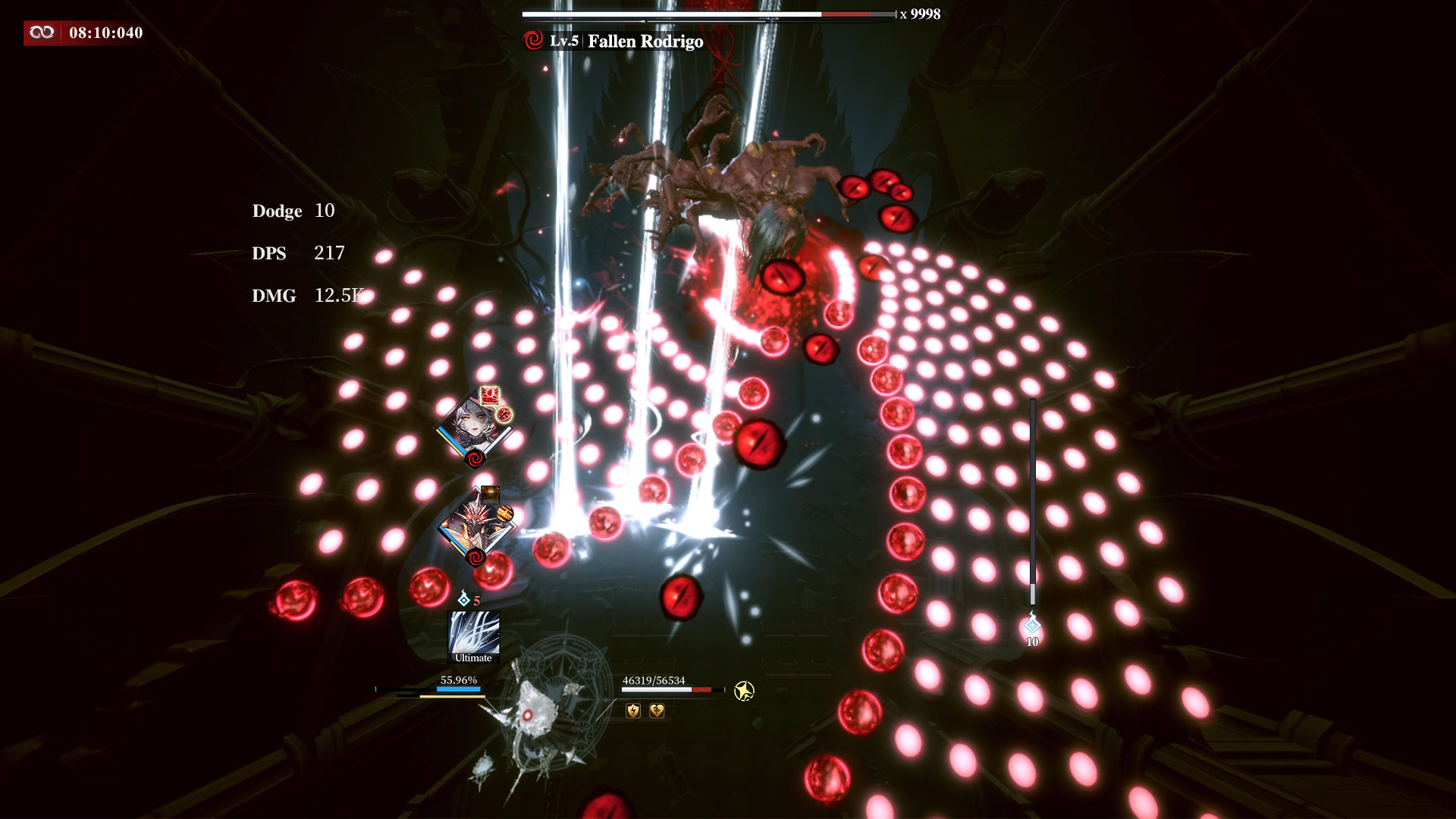Image resolution: width=1456 pixels, height=819 pixels.
Task: Toggle the red skill card above the witch portrait
Action: [x=489, y=396]
